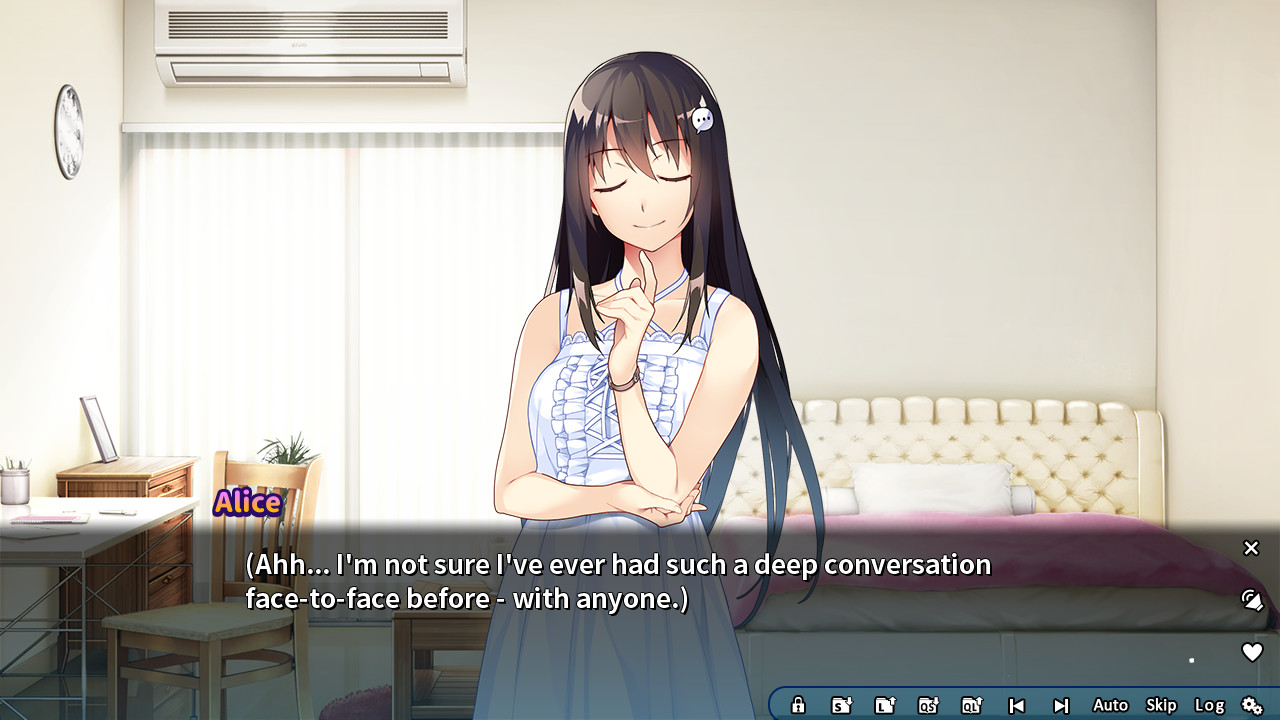Screen dimensions: 1280x720
Task: Enable Auto mode for the dialogue
Action: click(1110, 705)
